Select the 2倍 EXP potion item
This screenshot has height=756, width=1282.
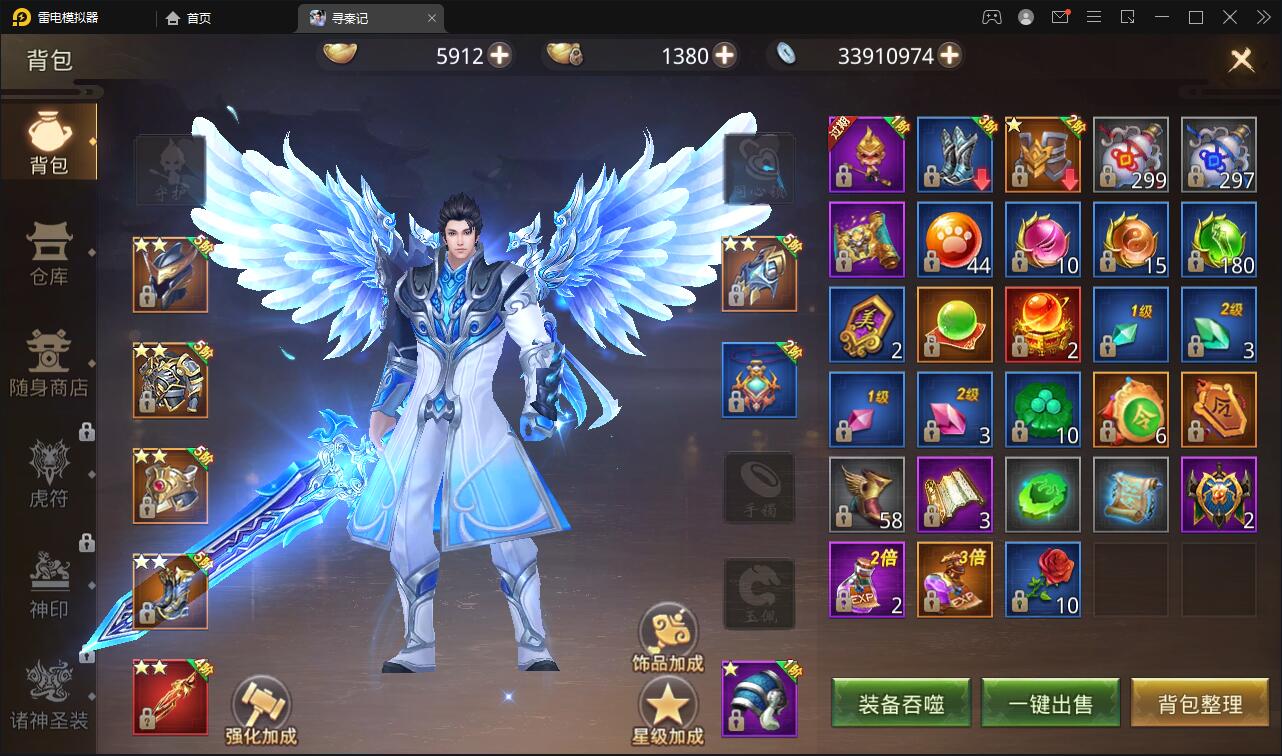pyautogui.click(x=867, y=578)
